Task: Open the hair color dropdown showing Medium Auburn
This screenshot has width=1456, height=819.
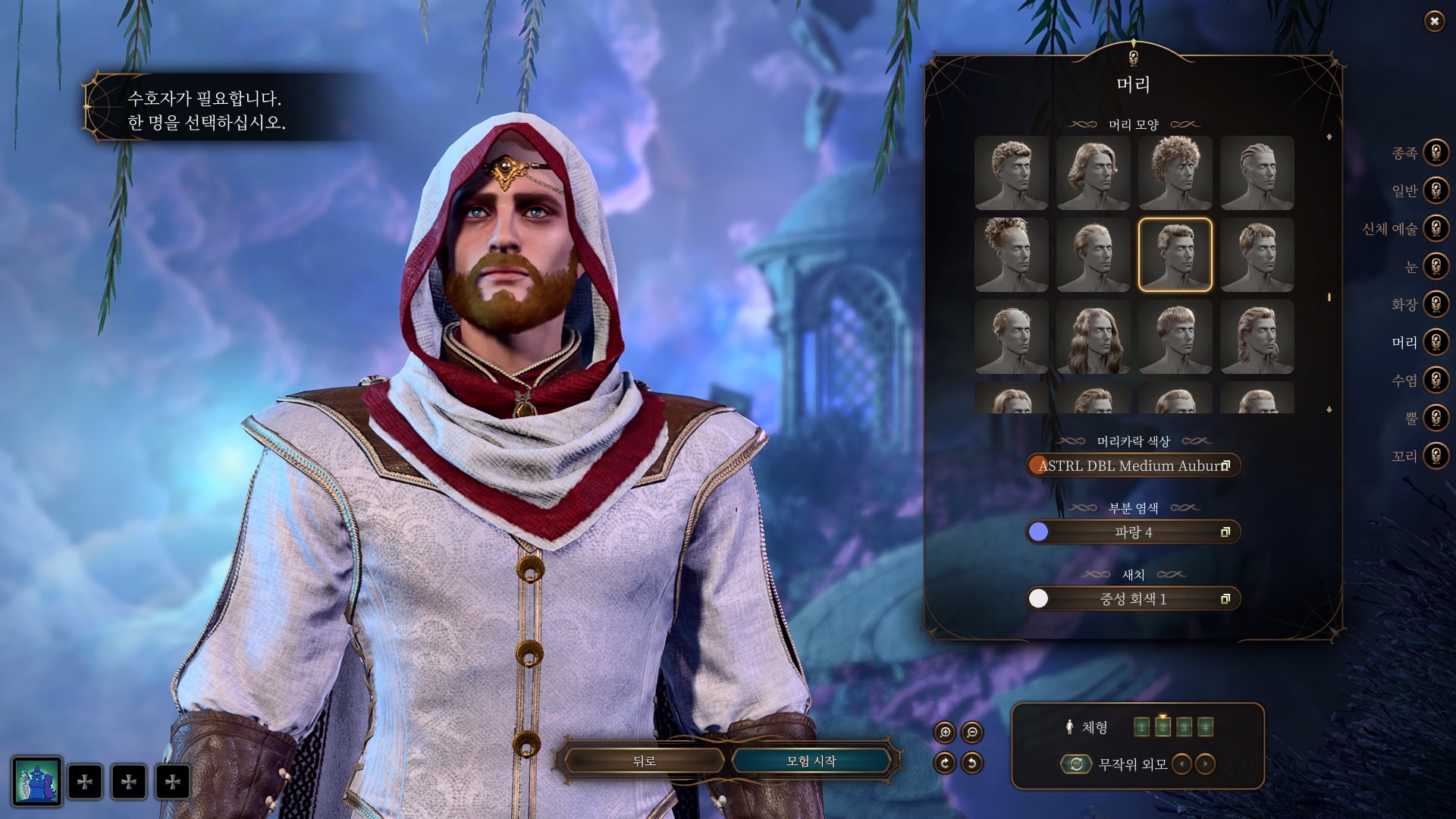Action: click(1133, 466)
